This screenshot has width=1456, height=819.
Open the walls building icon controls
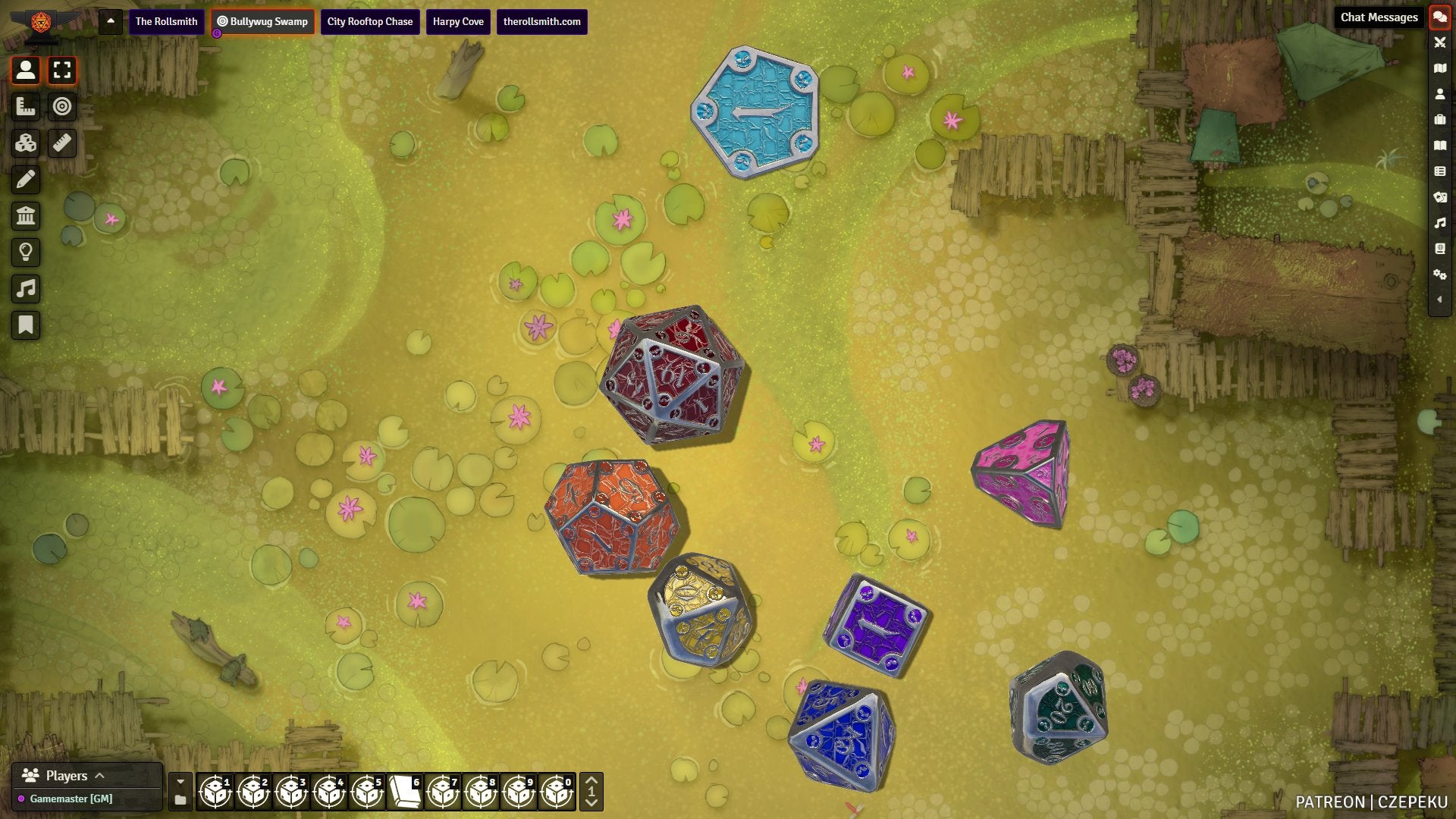pyautogui.click(x=26, y=216)
